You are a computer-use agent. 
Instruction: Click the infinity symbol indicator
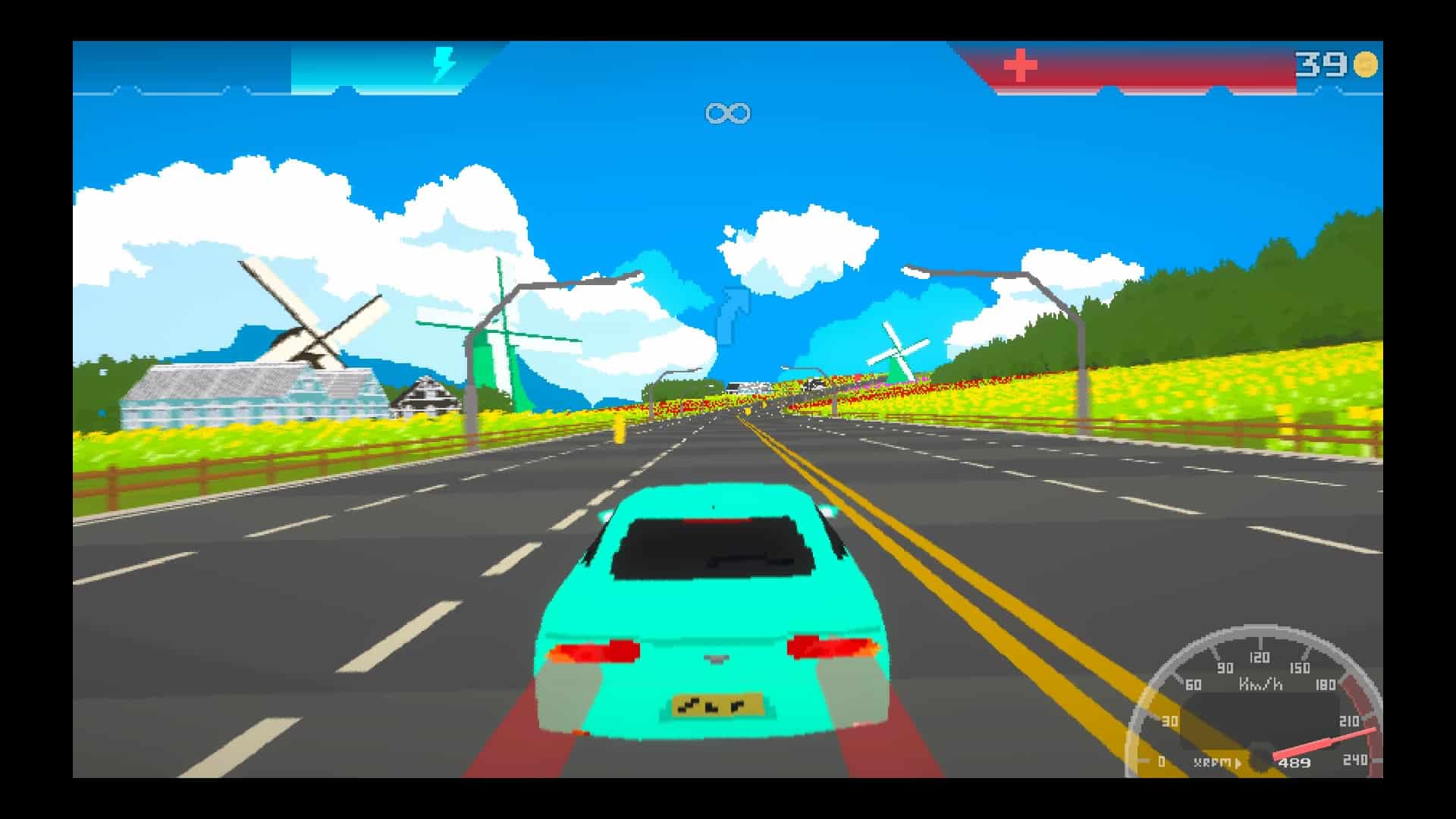coord(727,114)
